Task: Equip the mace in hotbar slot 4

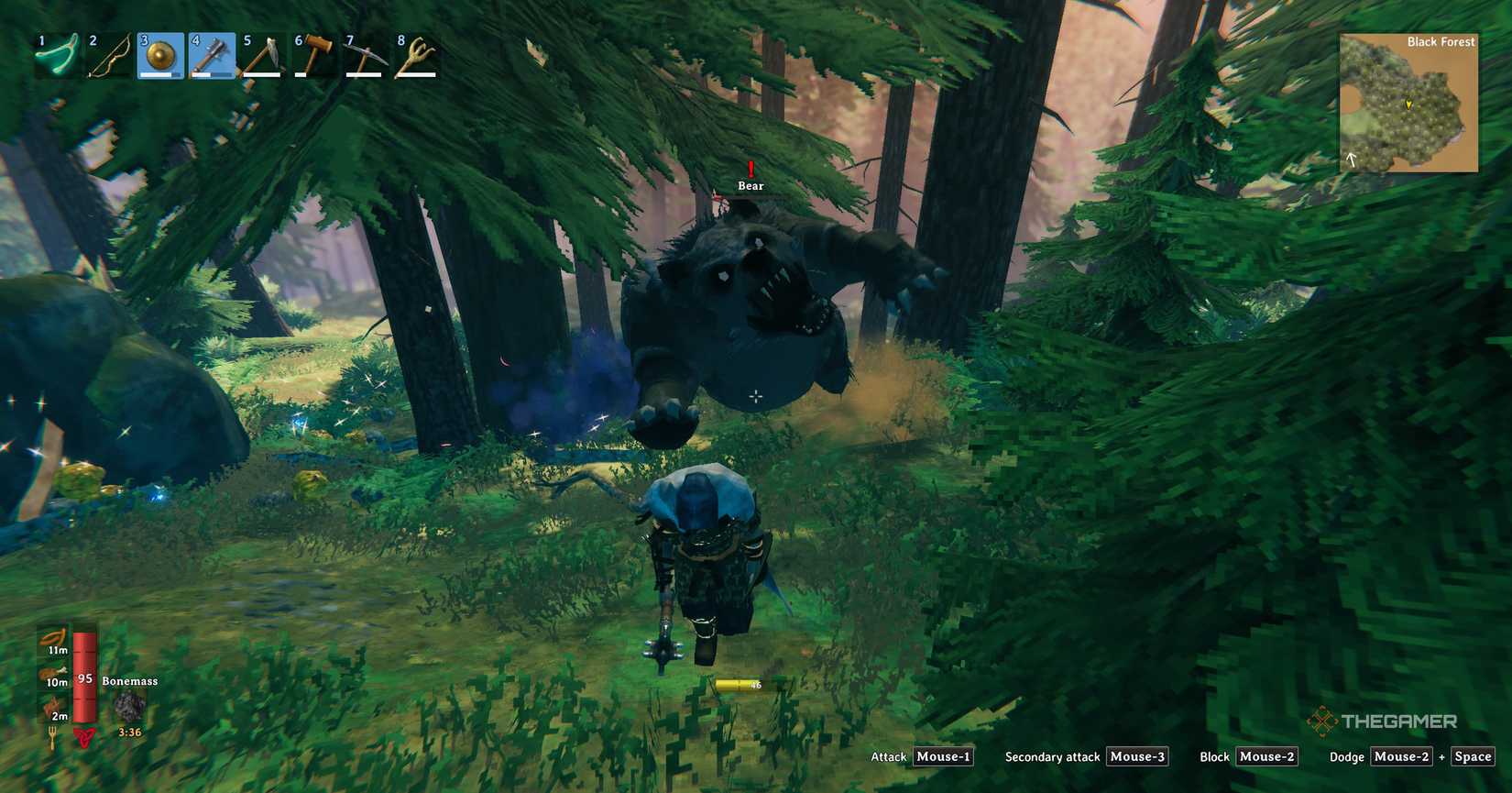Action: [x=211, y=53]
